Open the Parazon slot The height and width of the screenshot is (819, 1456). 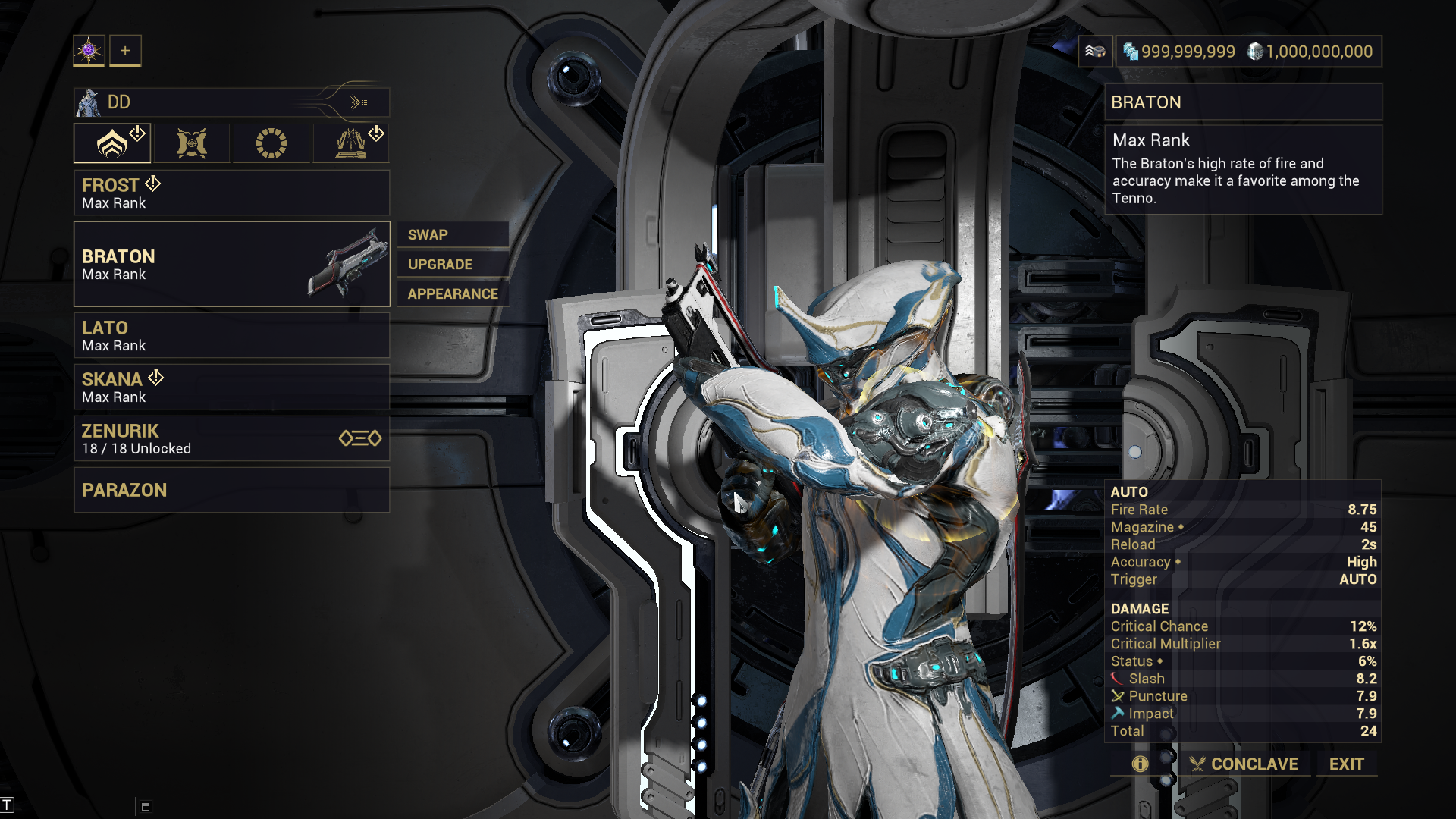[x=231, y=490]
